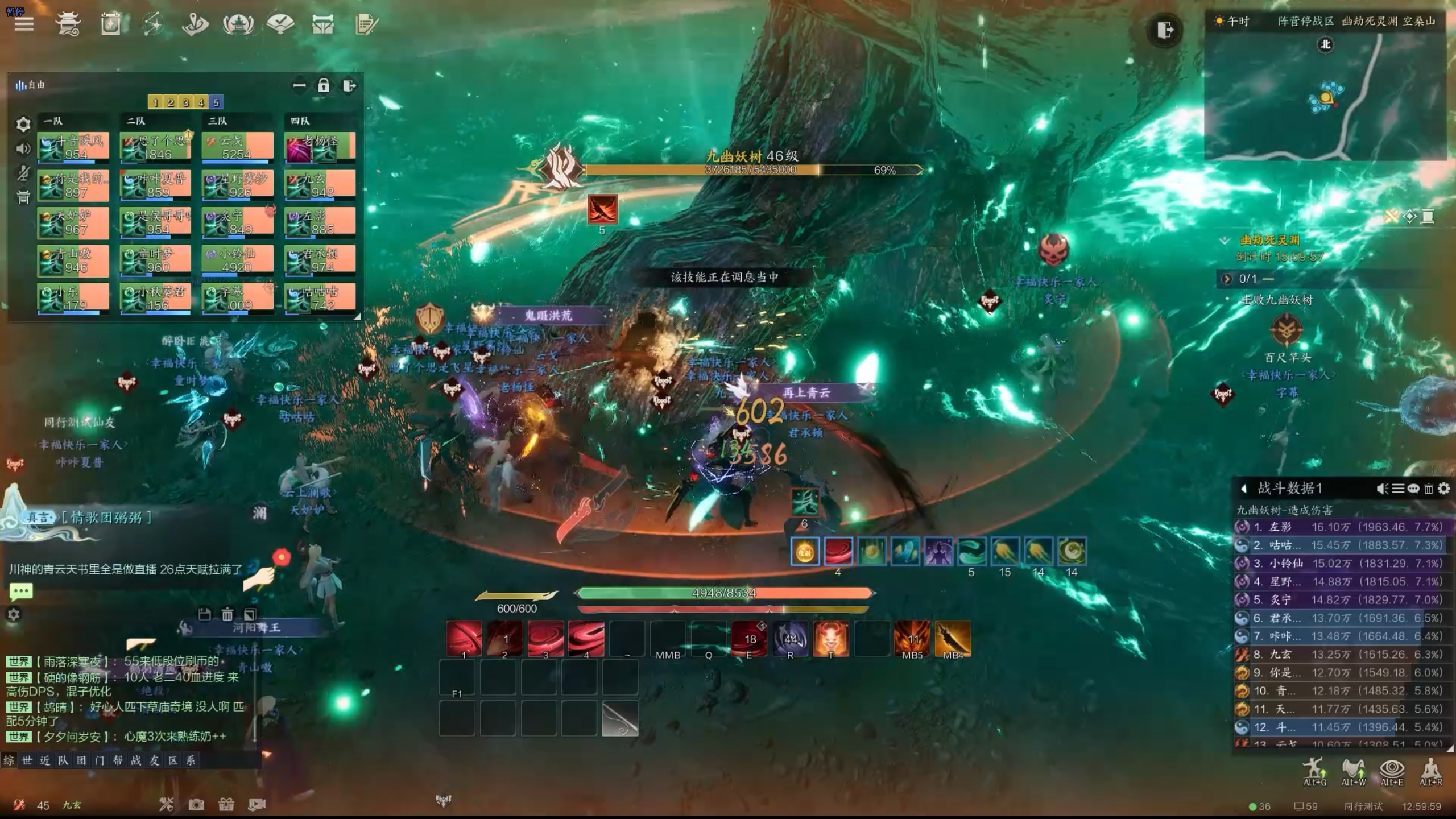This screenshot has width=1456, height=819.
Task: Open the camera screenshot tool
Action: pos(196,804)
